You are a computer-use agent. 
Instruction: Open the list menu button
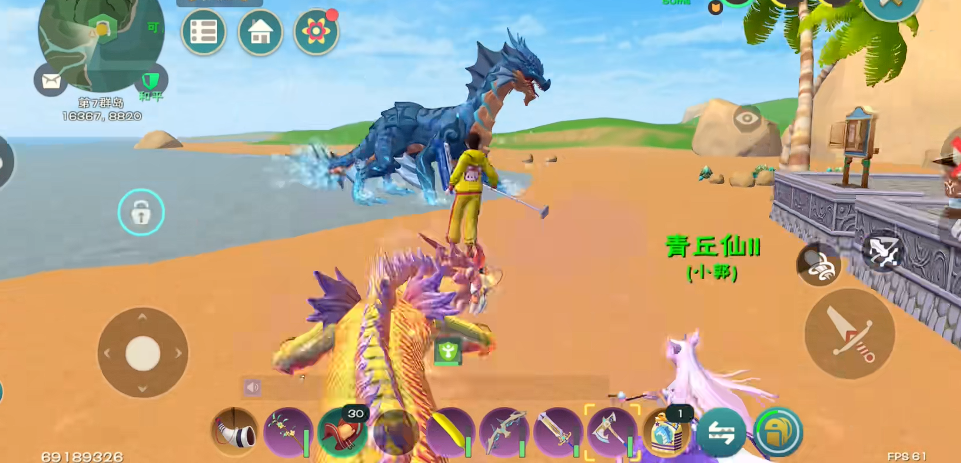203,32
